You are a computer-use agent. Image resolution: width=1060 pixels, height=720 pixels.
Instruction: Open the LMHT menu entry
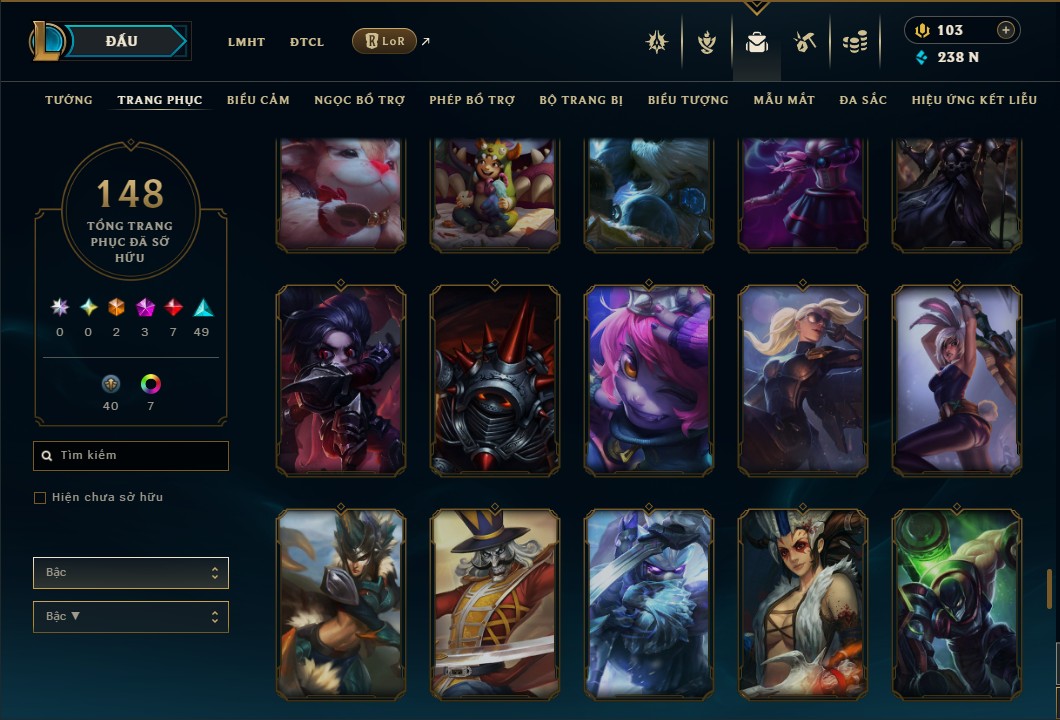[x=246, y=42]
